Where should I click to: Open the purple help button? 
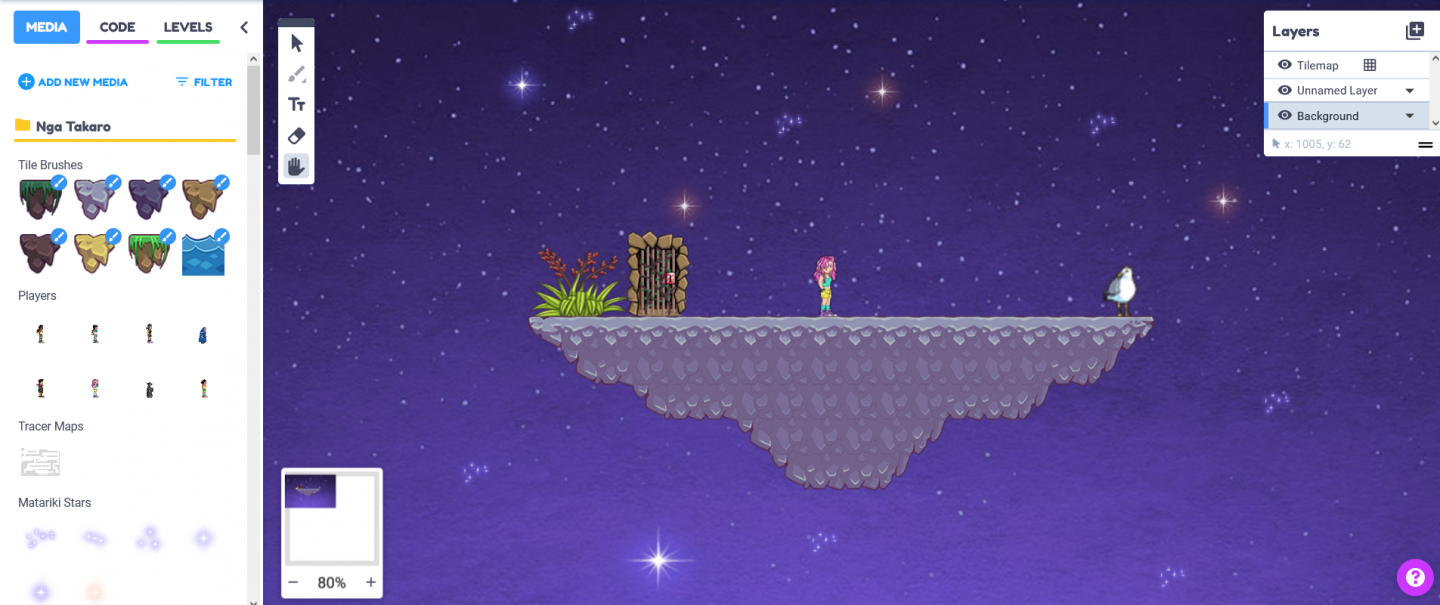point(1415,577)
